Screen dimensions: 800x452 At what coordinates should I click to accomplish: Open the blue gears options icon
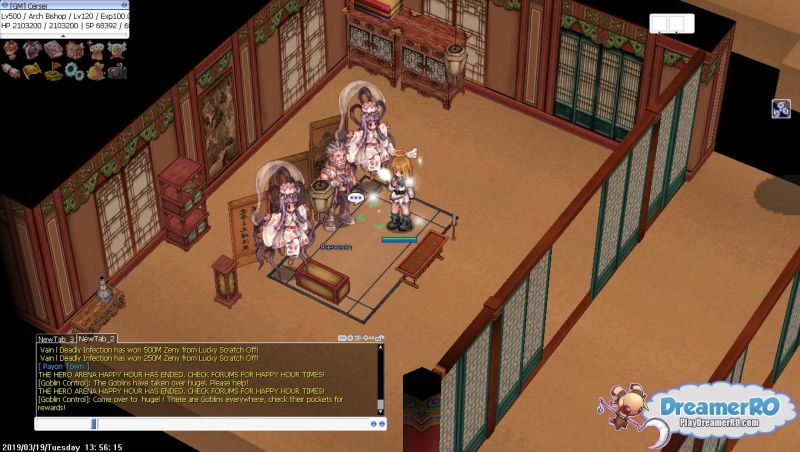pos(72,70)
